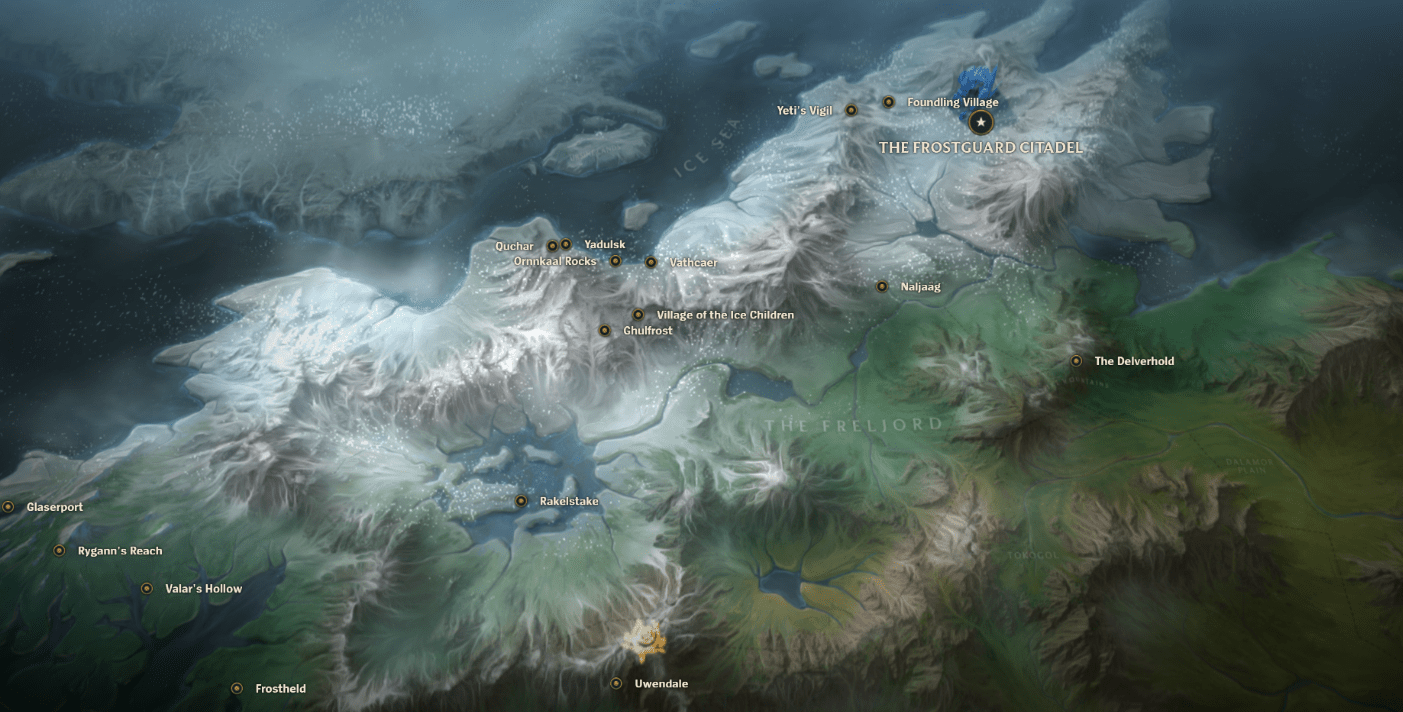Open the Rakelstake location marker
The height and width of the screenshot is (712, 1403).
point(521,501)
